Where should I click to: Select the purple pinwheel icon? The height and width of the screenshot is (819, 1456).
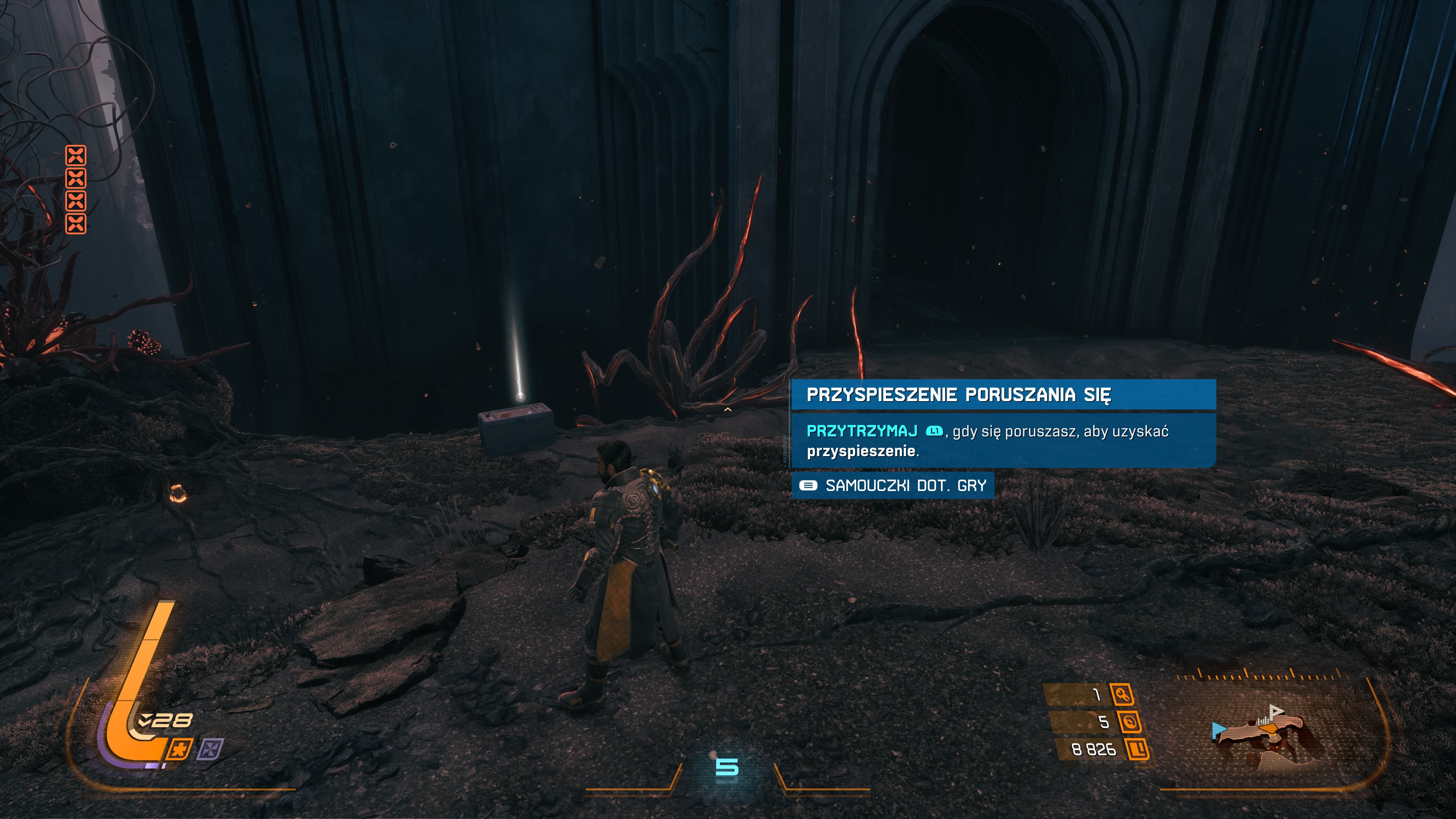(x=210, y=750)
